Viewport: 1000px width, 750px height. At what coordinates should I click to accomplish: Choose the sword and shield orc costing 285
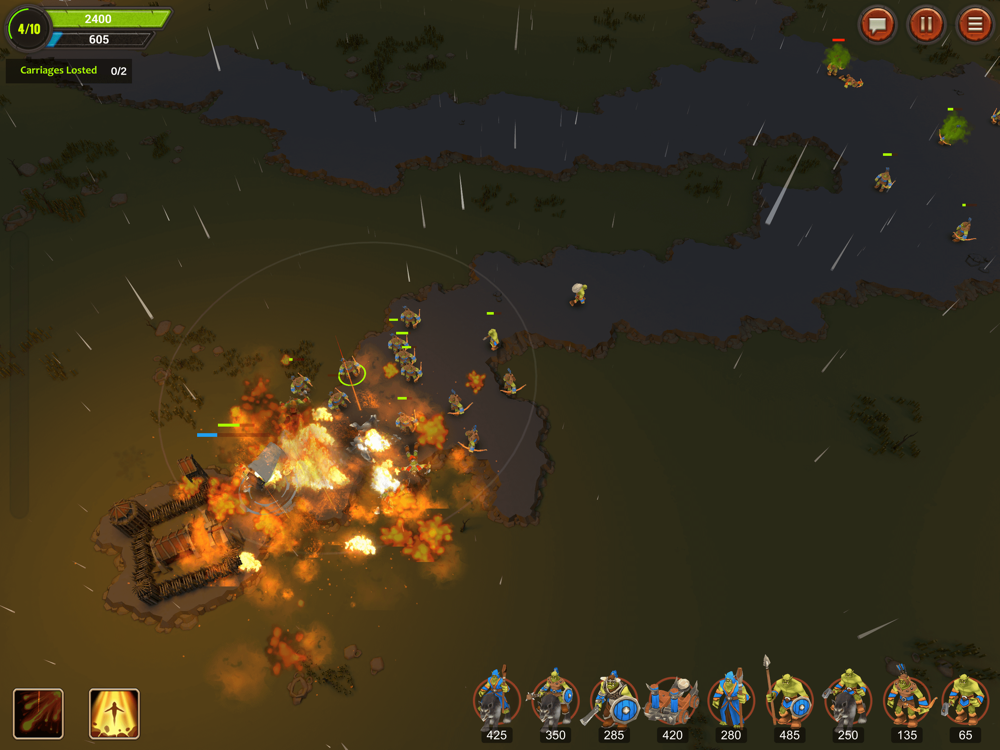(613, 701)
